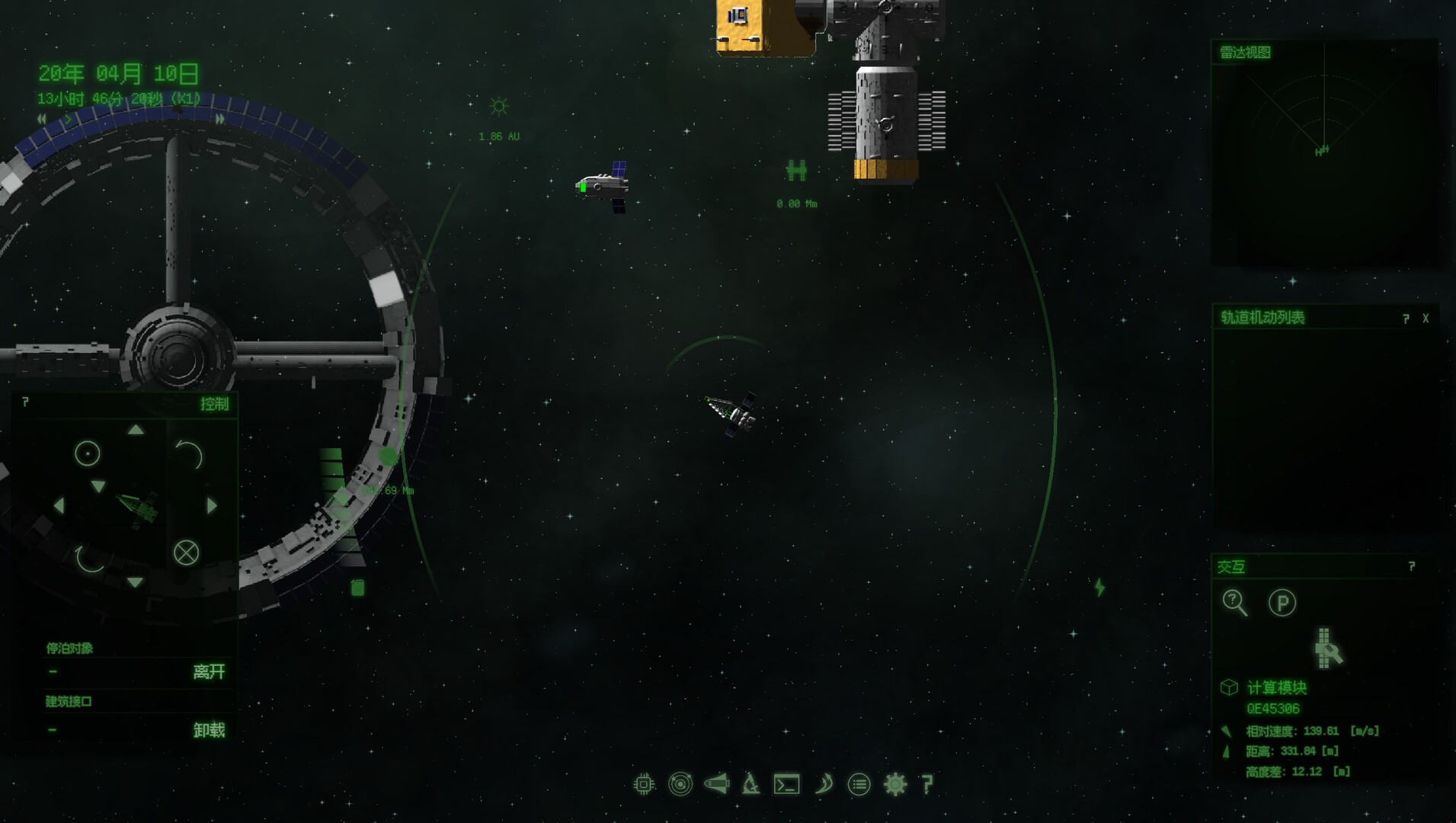This screenshot has width=1456, height=823.
Task: Click the 离开 undock button
Action: point(209,671)
